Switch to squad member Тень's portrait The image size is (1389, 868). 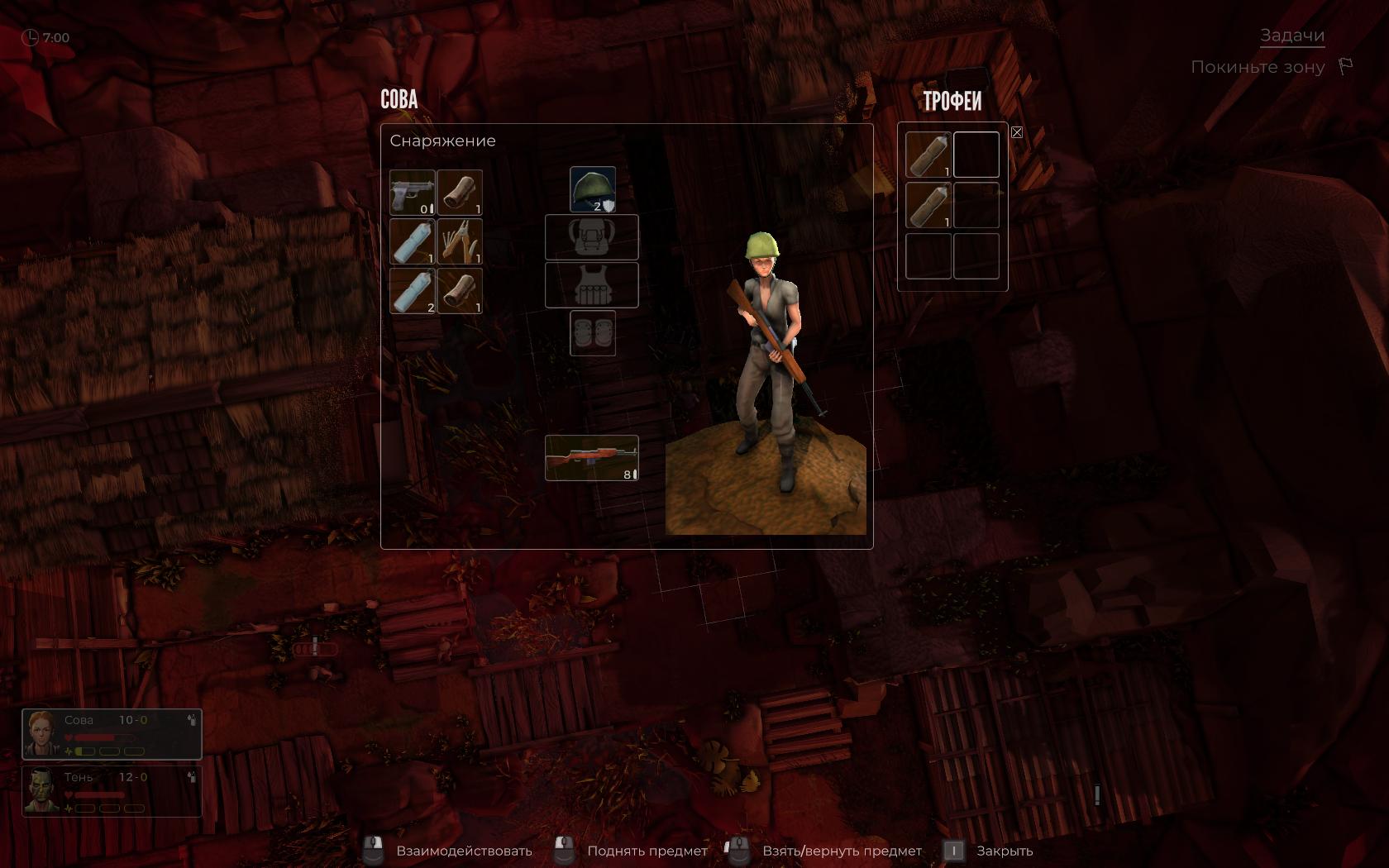coord(41,791)
